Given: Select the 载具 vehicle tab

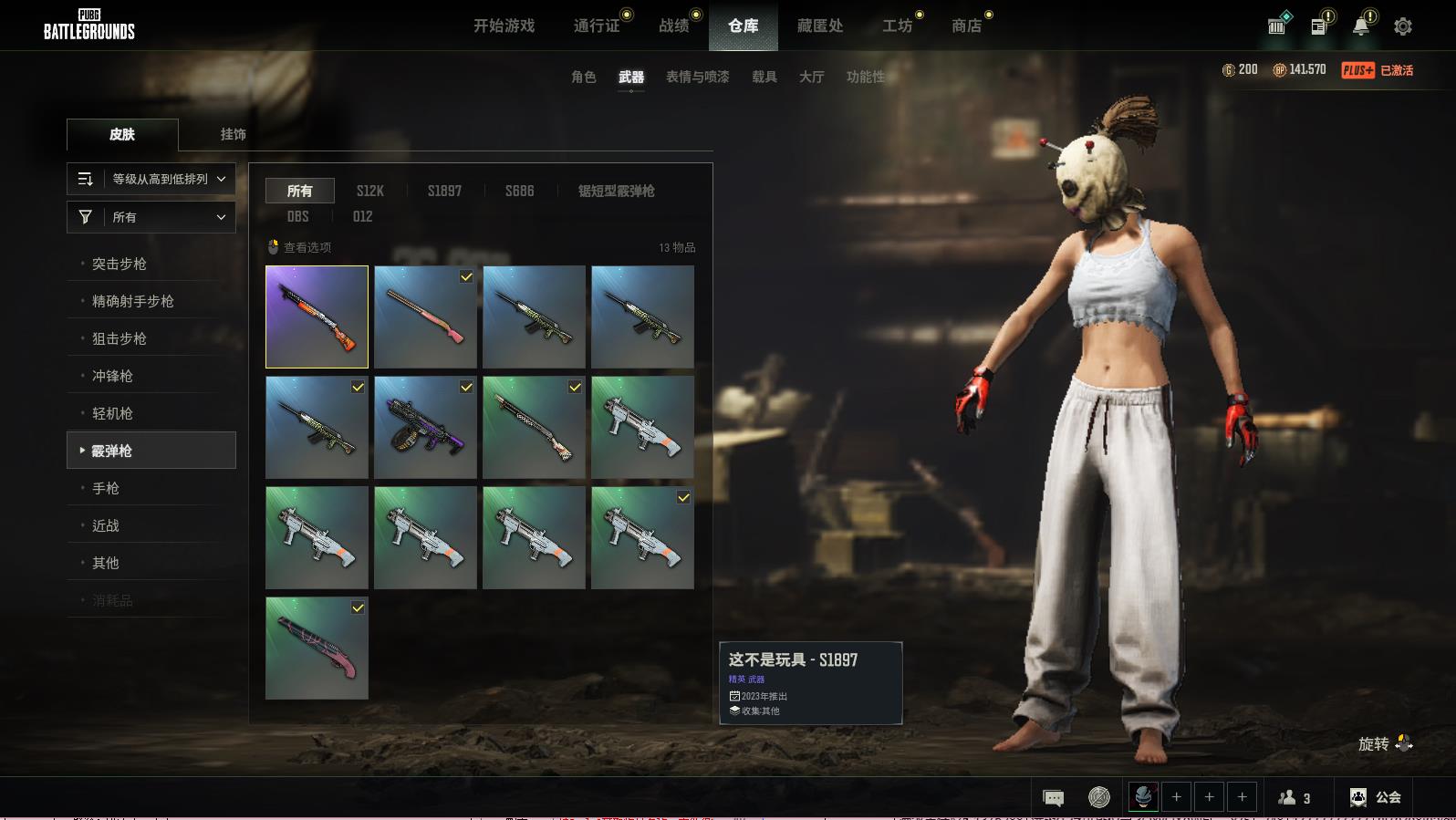Looking at the screenshot, I should [x=764, y=77].
